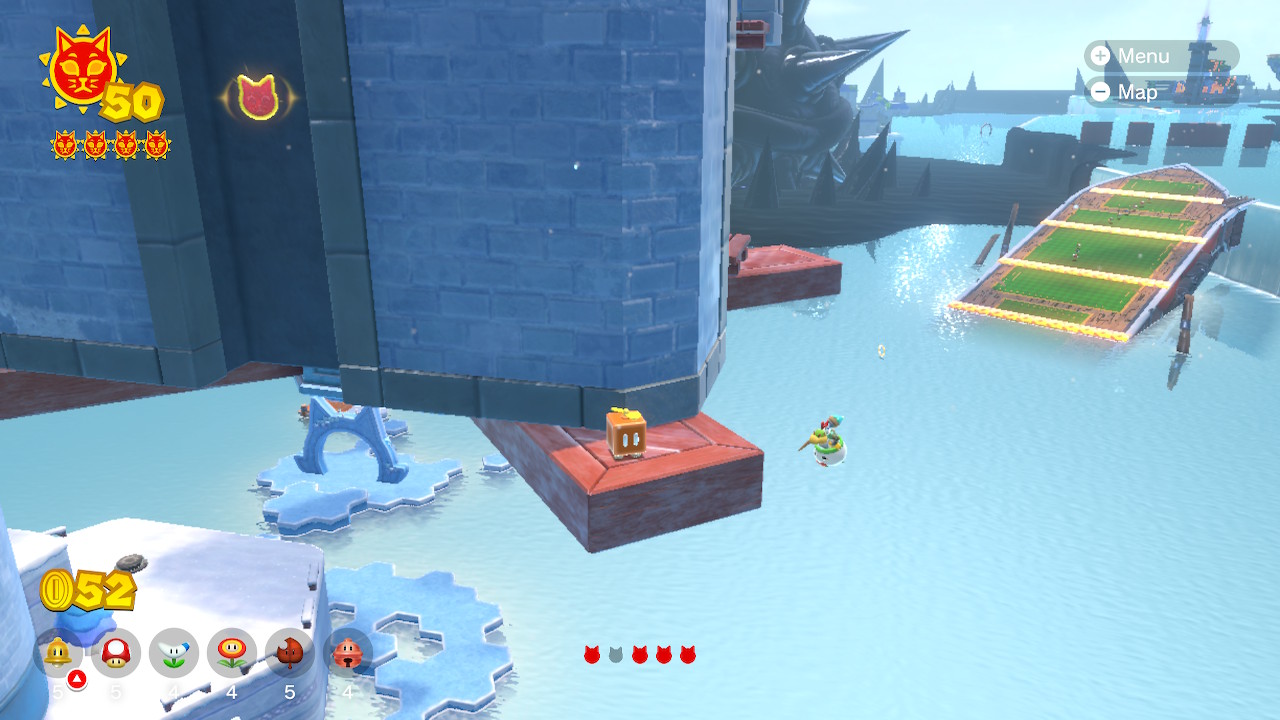
Task: Choose the Super Mushroom reserve item
Action: 116,653
